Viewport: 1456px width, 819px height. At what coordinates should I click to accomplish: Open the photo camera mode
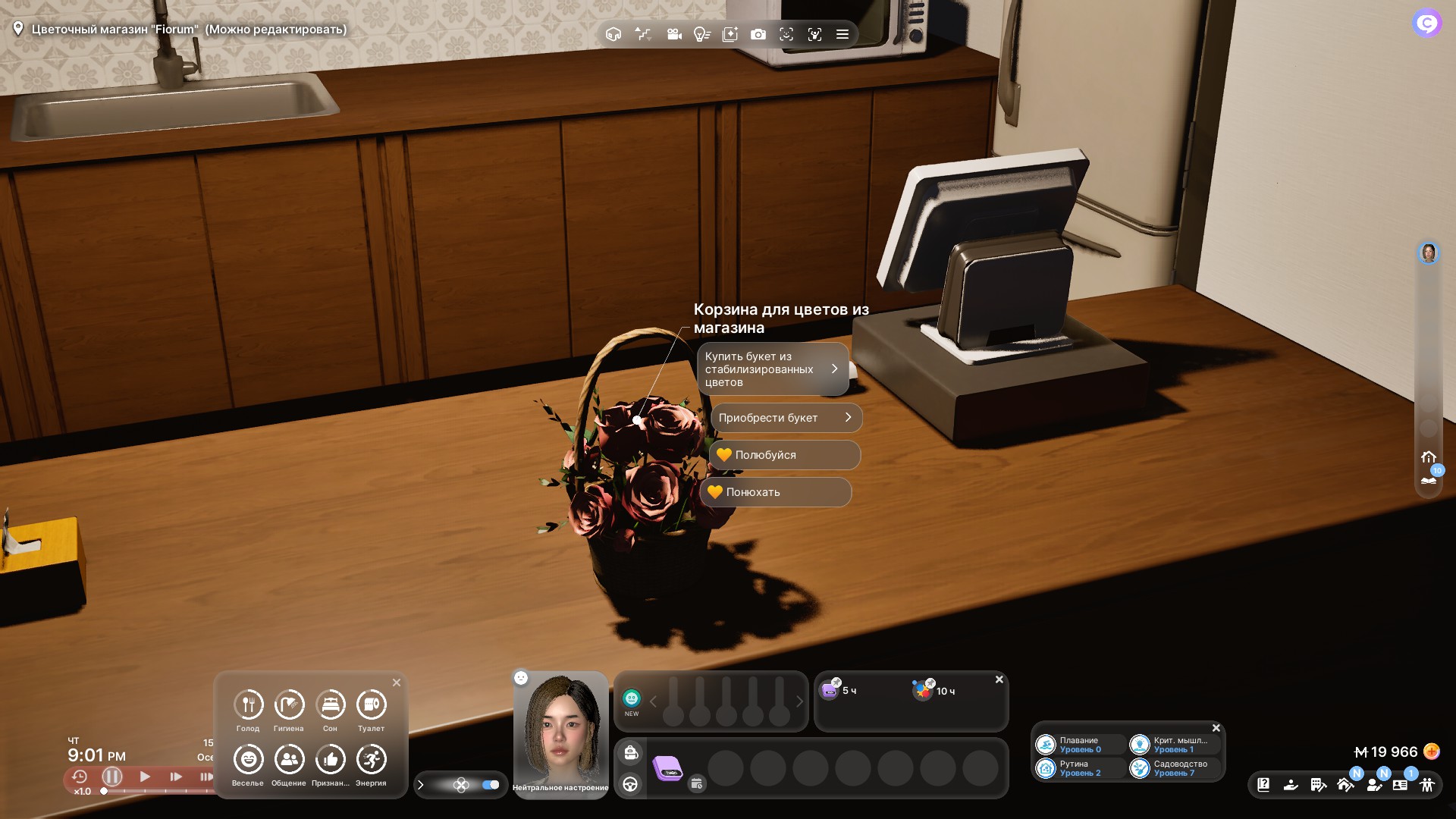coord(758,34)
